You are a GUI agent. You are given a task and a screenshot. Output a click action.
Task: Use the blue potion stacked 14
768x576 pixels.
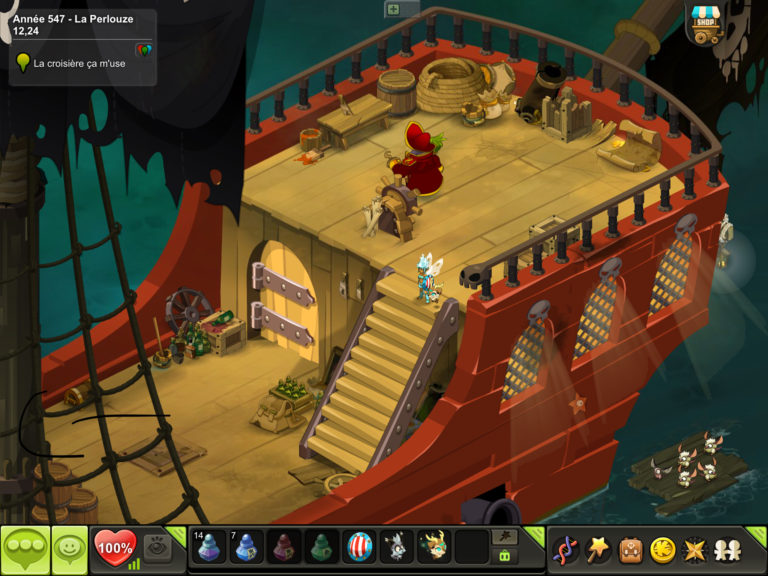(208, 547)
